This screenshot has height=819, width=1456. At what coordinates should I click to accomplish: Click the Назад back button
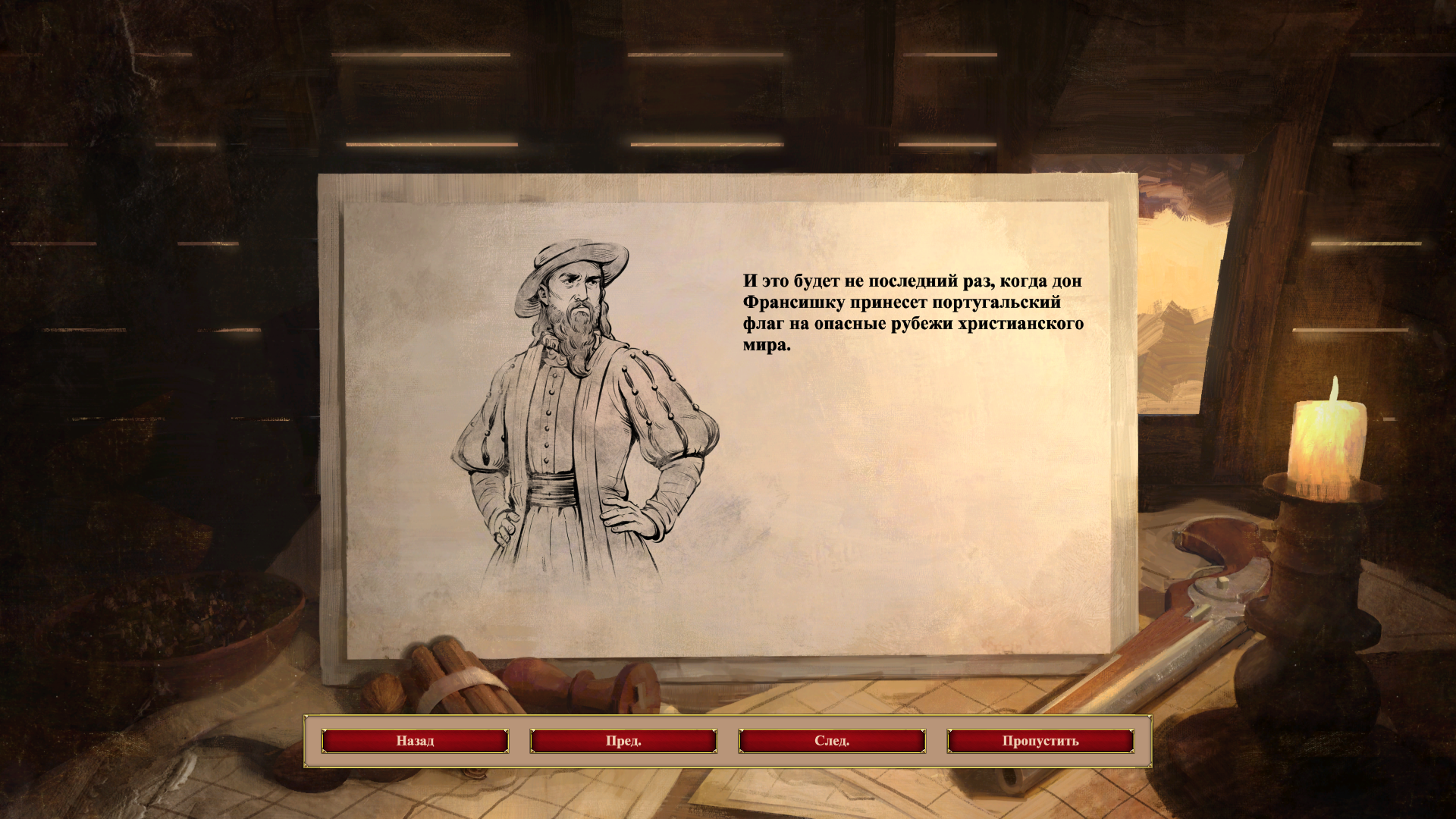pos(415,741)
